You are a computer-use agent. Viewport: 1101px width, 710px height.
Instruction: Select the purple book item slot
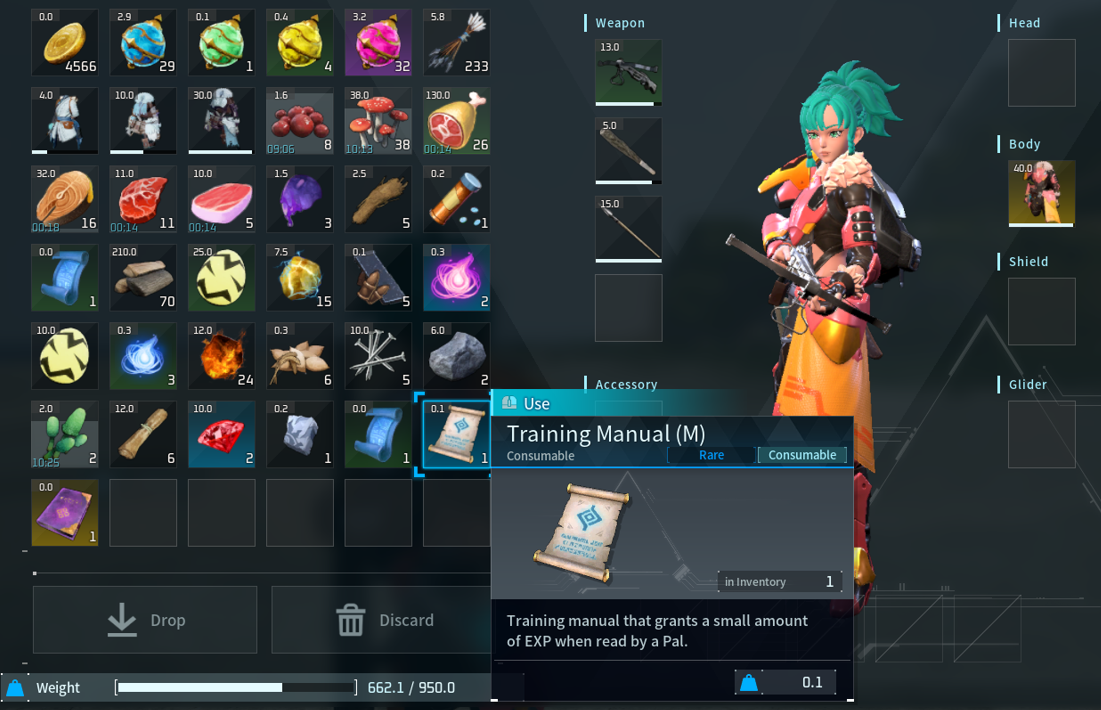(x=65, y=513)
